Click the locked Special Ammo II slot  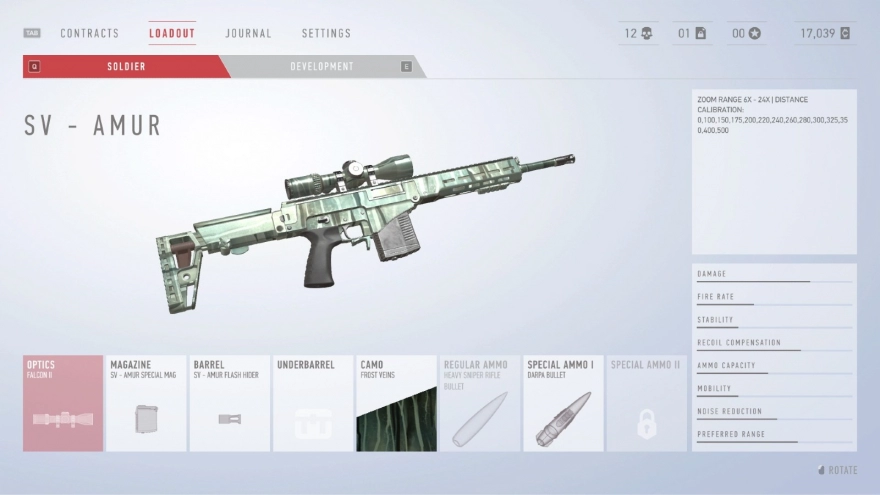646,403
